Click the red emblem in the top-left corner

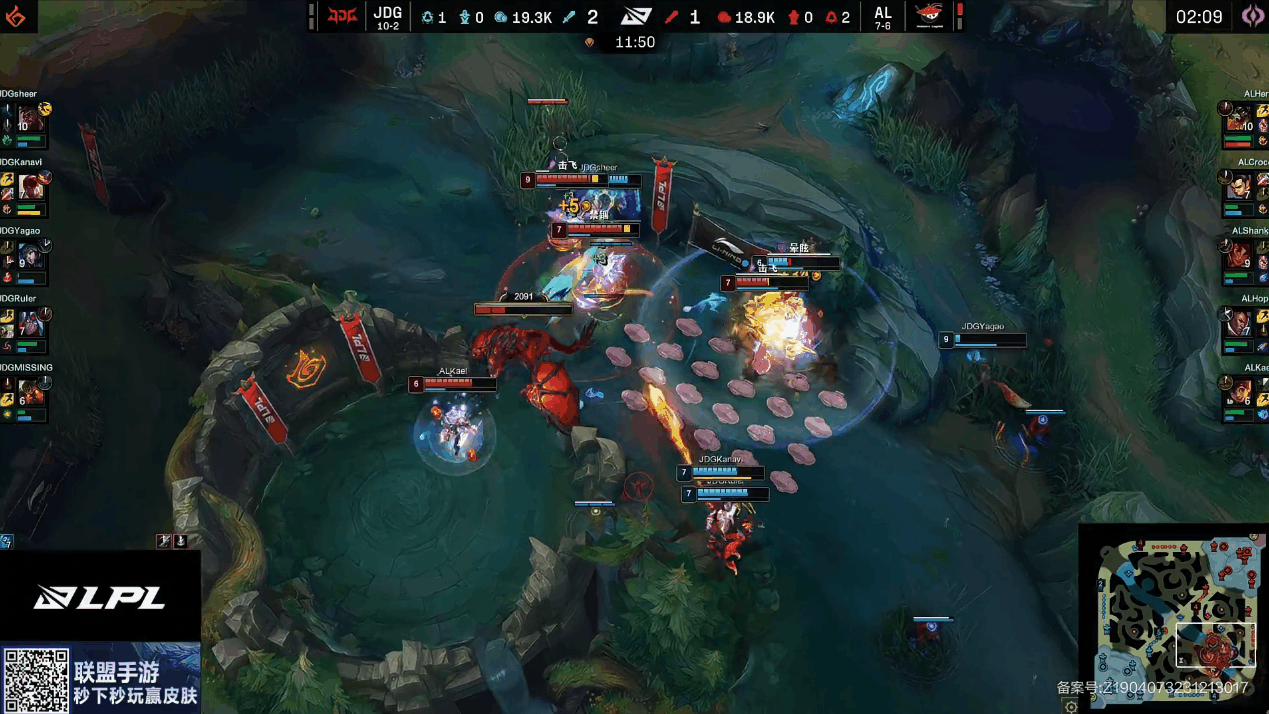coord(17,16)
